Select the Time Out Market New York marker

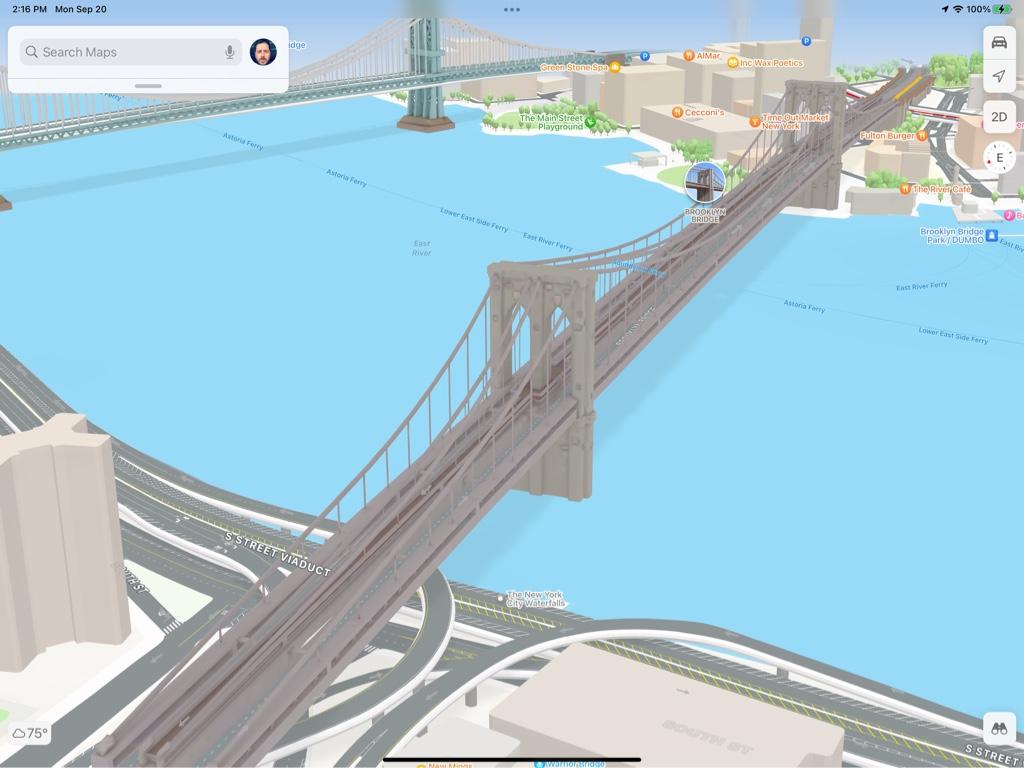pyautogui.click(x=755, y=122)
